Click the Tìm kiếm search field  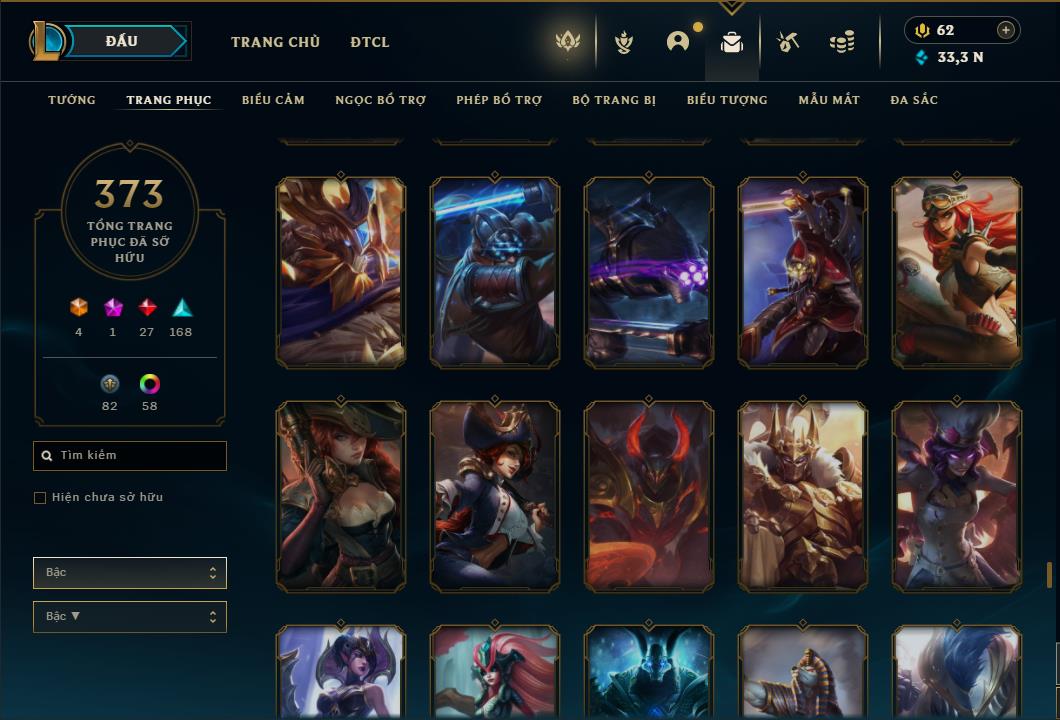pos(130,456)
